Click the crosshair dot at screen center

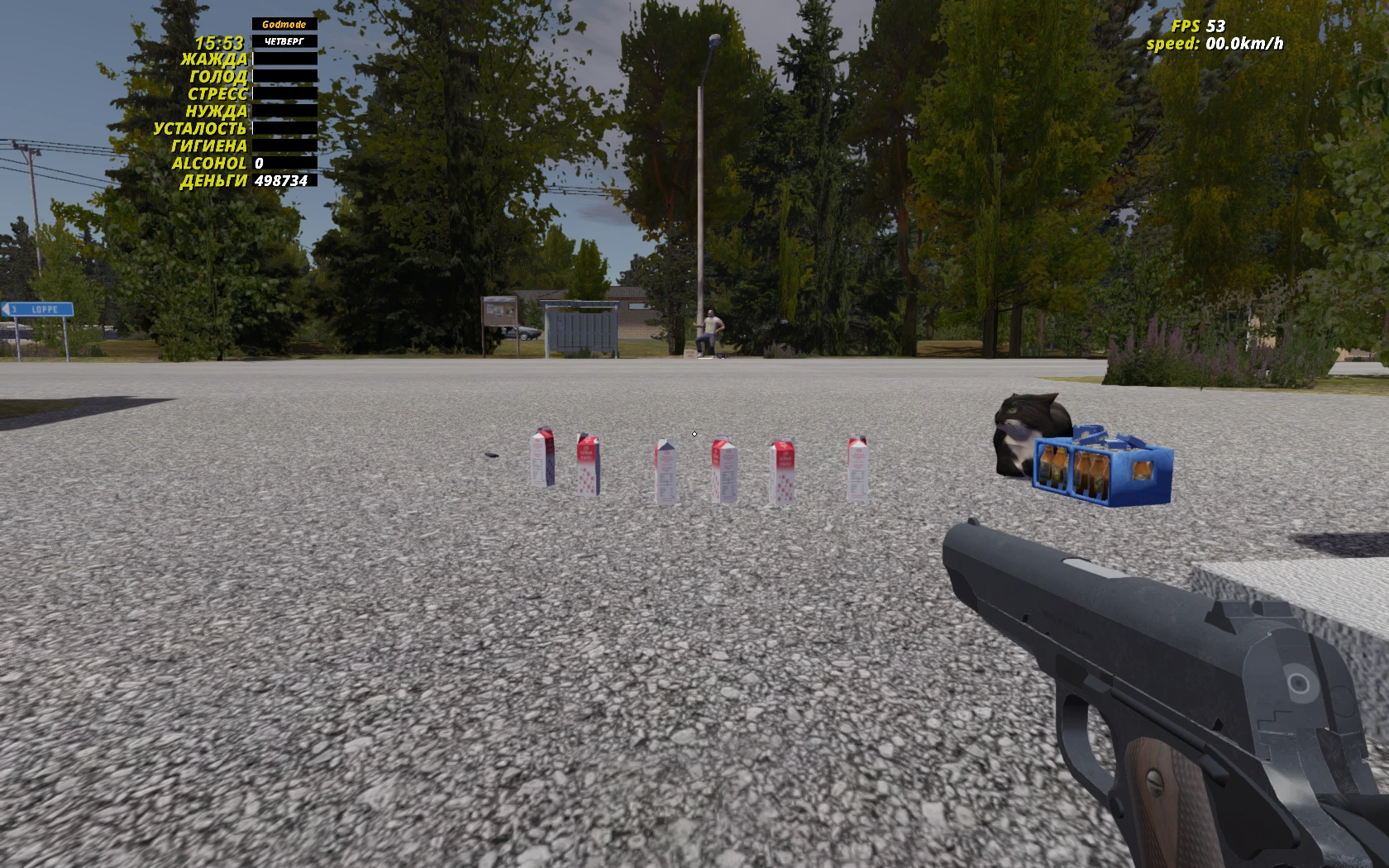pos(694,434)
